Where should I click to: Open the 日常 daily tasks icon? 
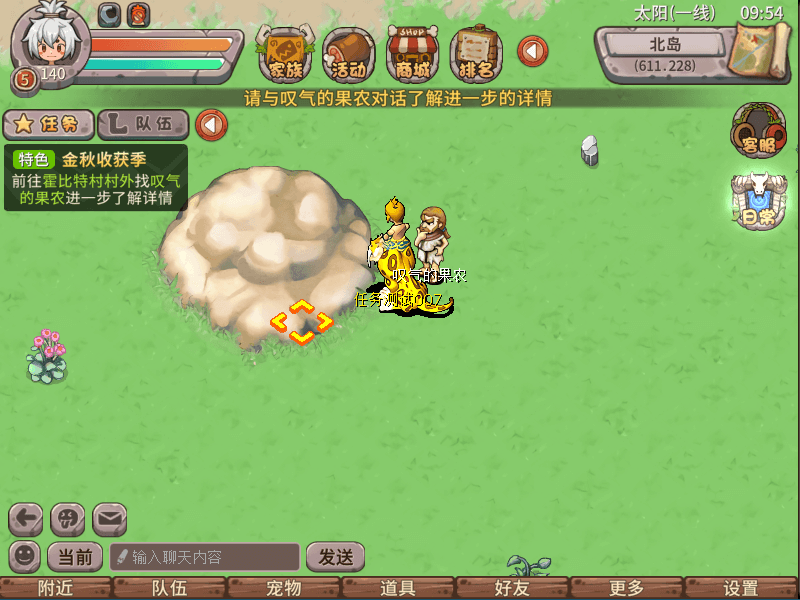pos(757,203)
